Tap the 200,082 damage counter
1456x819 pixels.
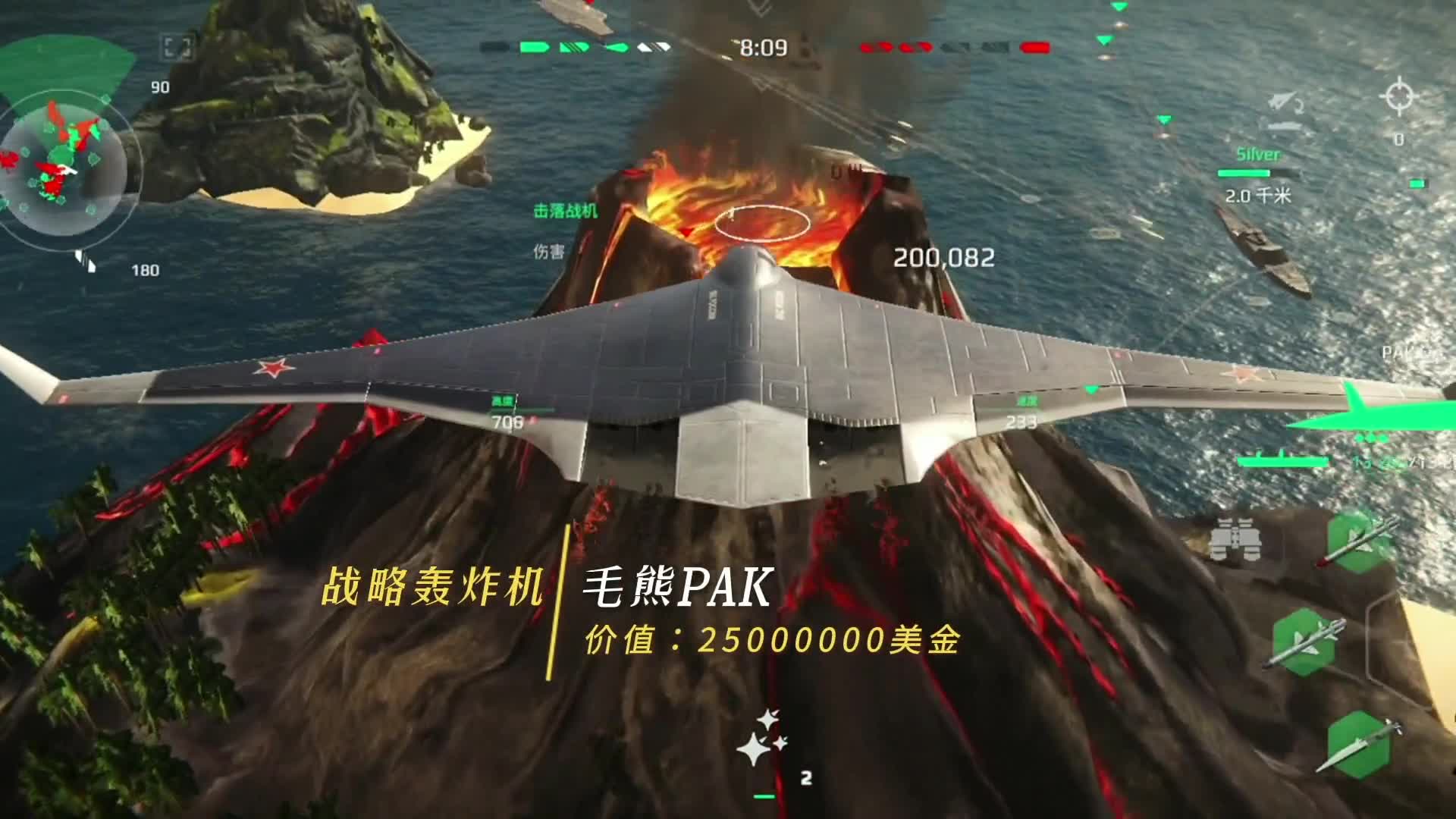click(944, 258)
